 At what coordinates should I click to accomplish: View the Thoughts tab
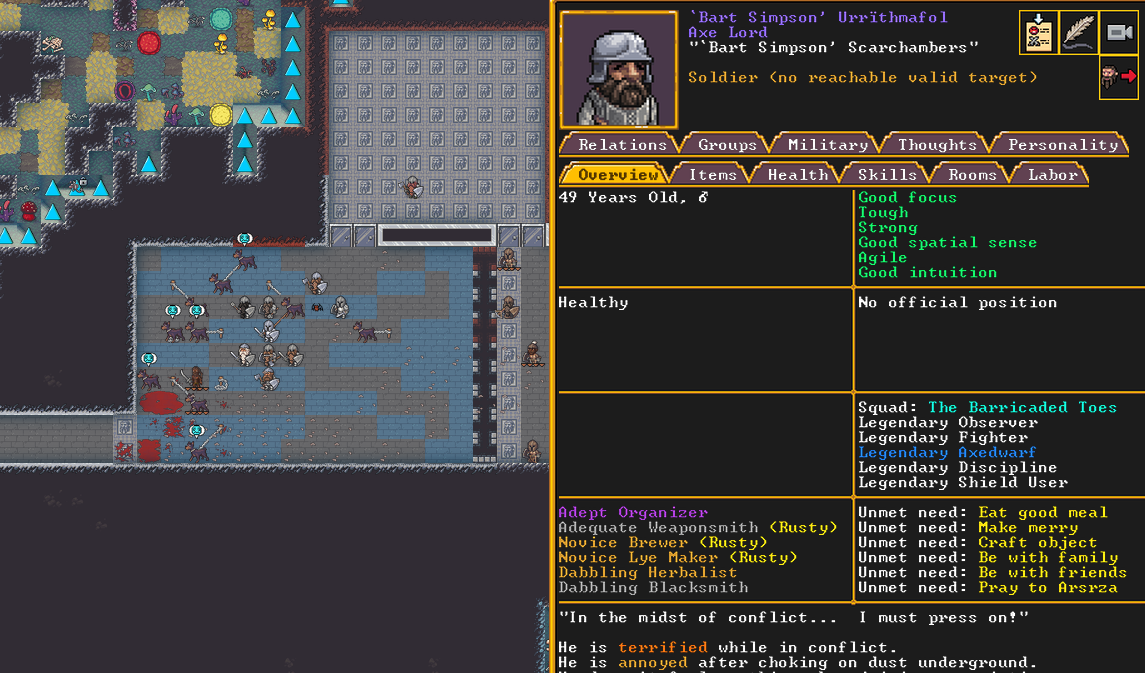click(937, 145)
